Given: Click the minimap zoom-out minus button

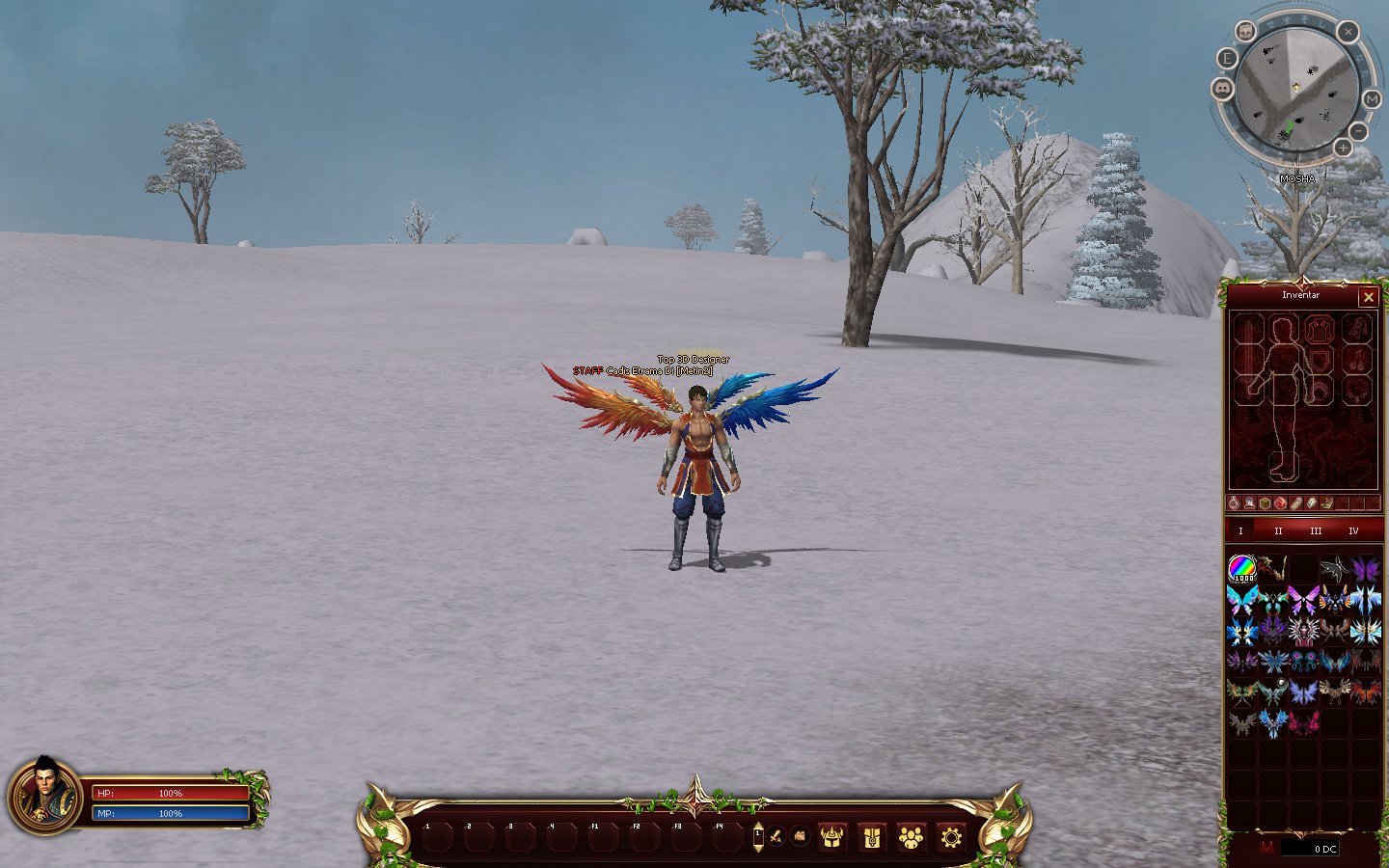Looking at the screenshot, I should tap(1358, 130).
